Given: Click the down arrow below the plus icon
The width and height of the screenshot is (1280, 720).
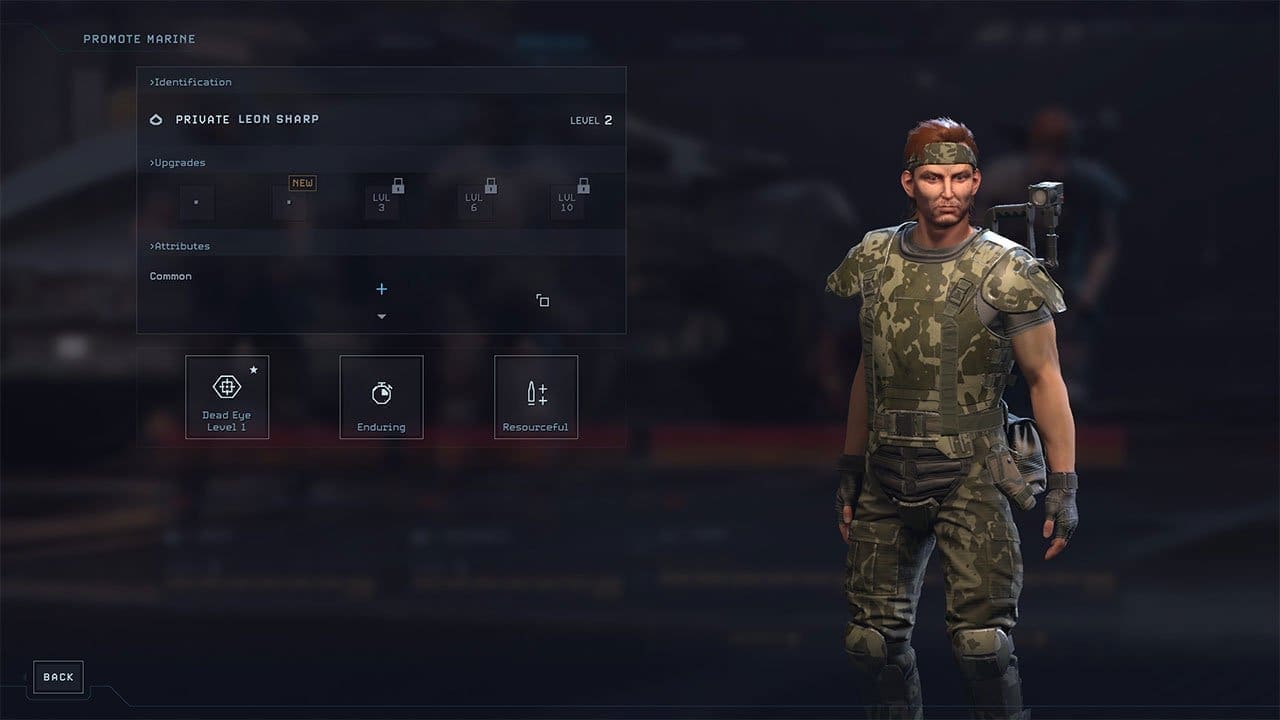Looking at the screenshot, I should 381,317.
